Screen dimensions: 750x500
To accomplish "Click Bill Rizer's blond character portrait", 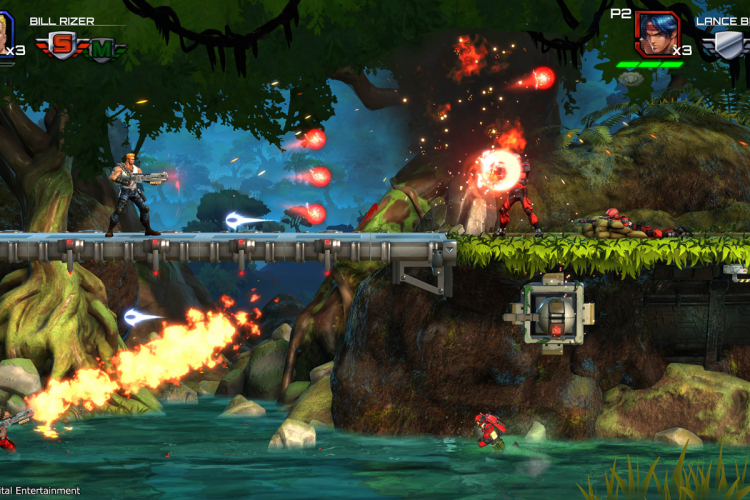I will tap(4, 32).
